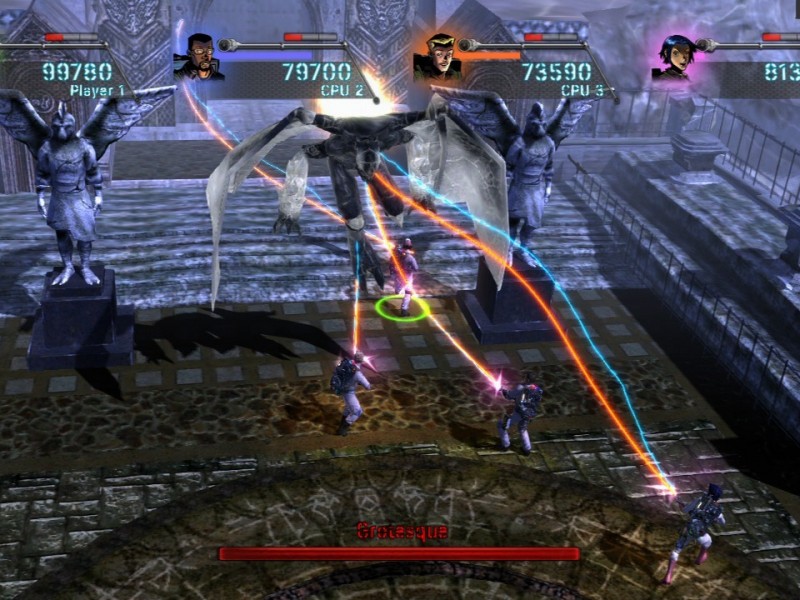Select the CPU 2 character portrait
The width and height of the screenshot is (800, 600).
pyautogui.click(x=197, y=57)
